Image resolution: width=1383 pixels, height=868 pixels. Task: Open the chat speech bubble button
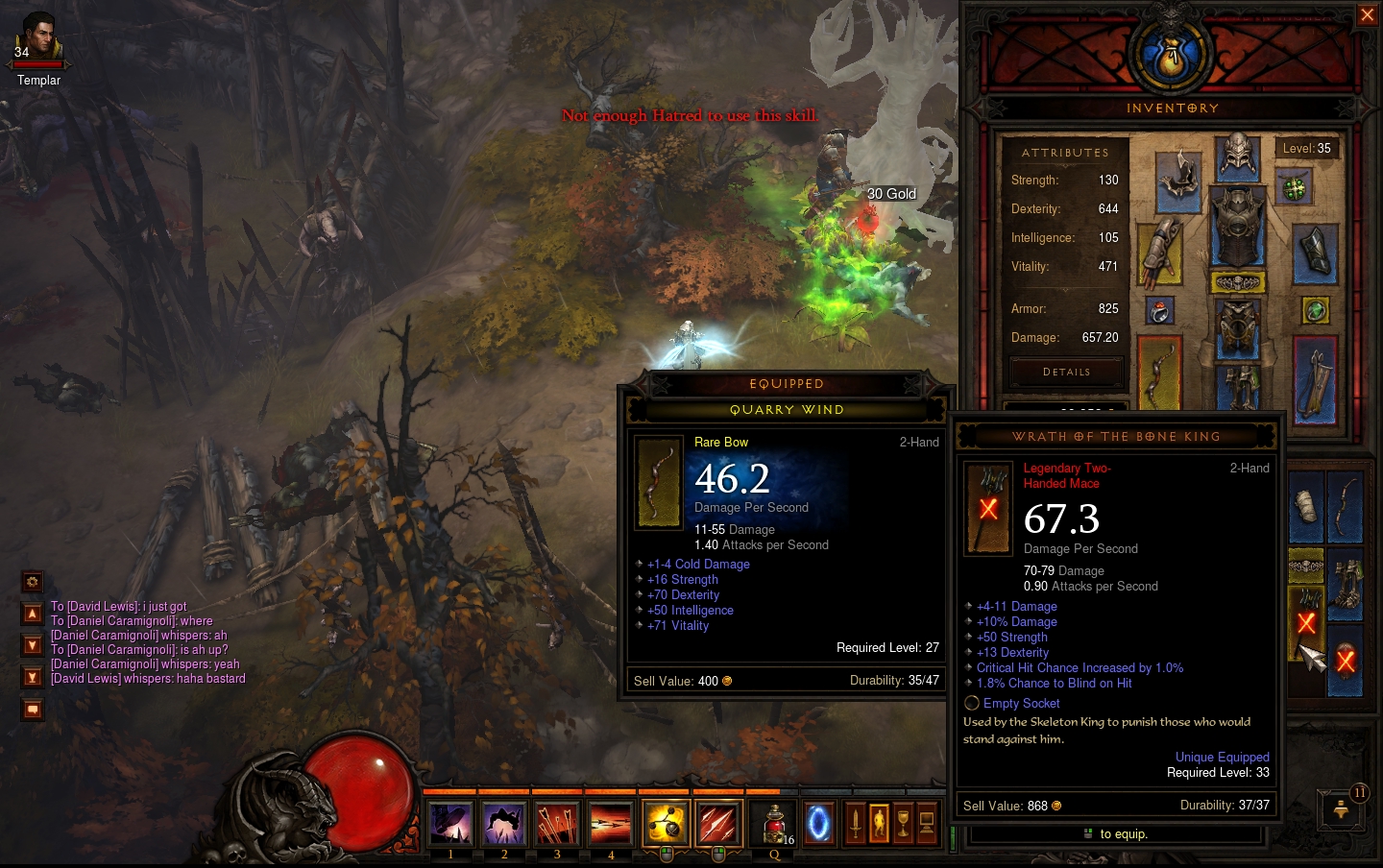tap(33, 710)
